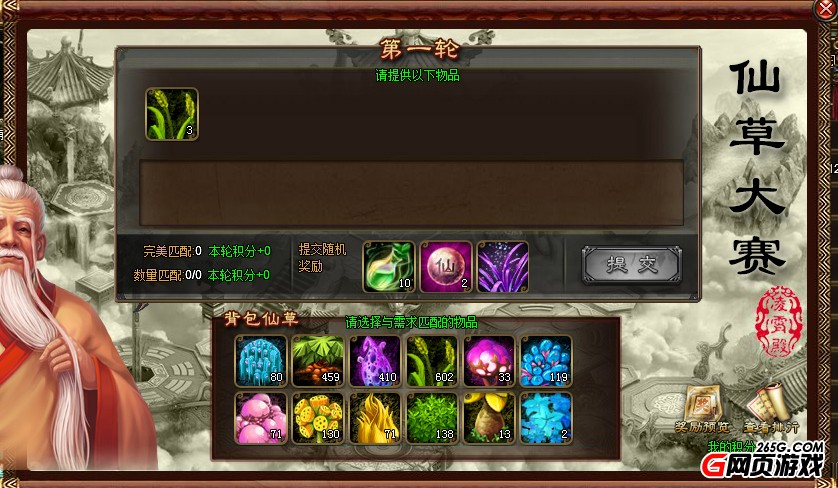The height and width of the screenshot is (488, 838).
Task: Pick the purple crystal herb with 410
Action: [375, 361]
